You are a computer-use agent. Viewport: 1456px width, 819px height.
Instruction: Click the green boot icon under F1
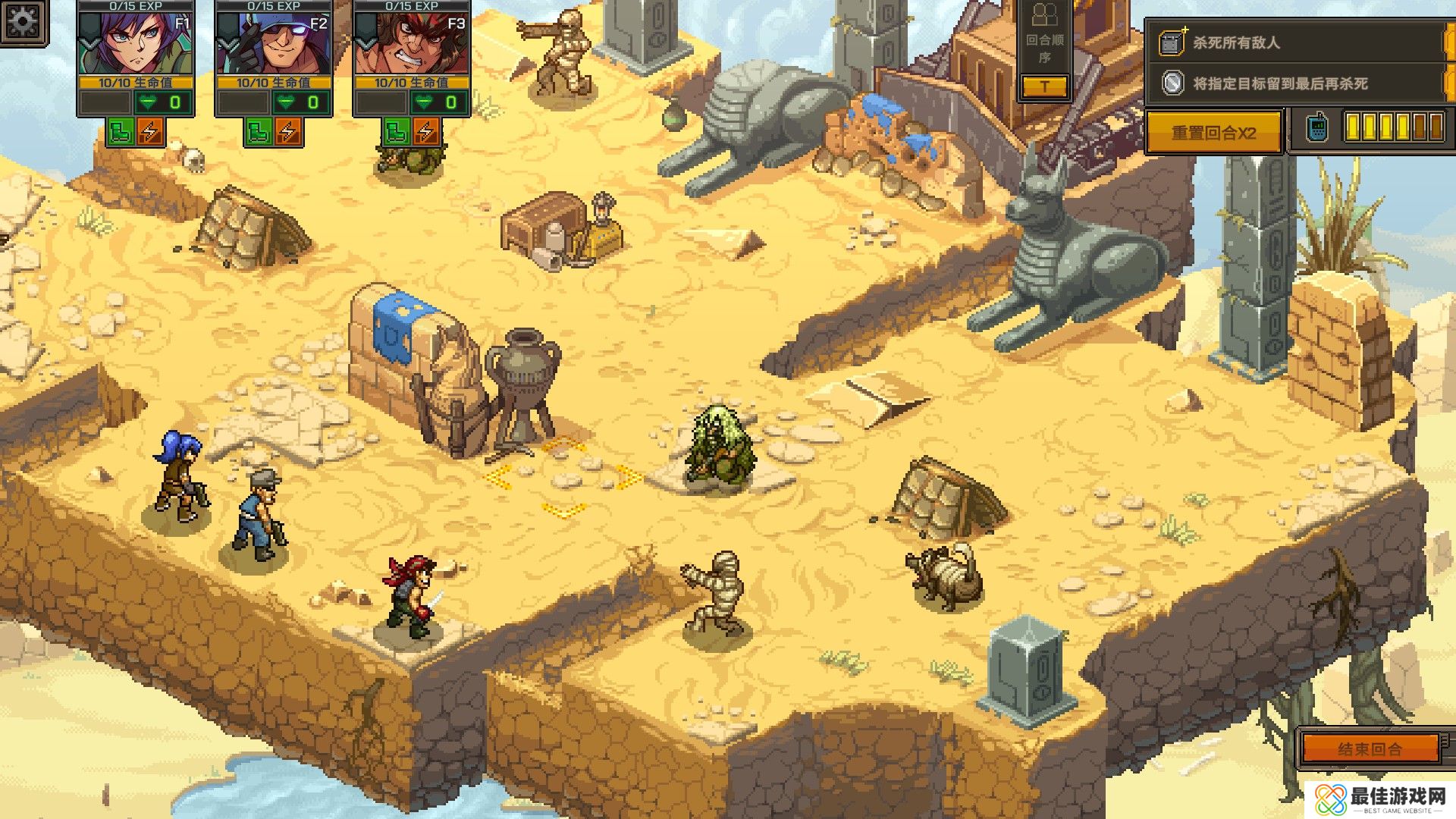[x=121, y=132]
